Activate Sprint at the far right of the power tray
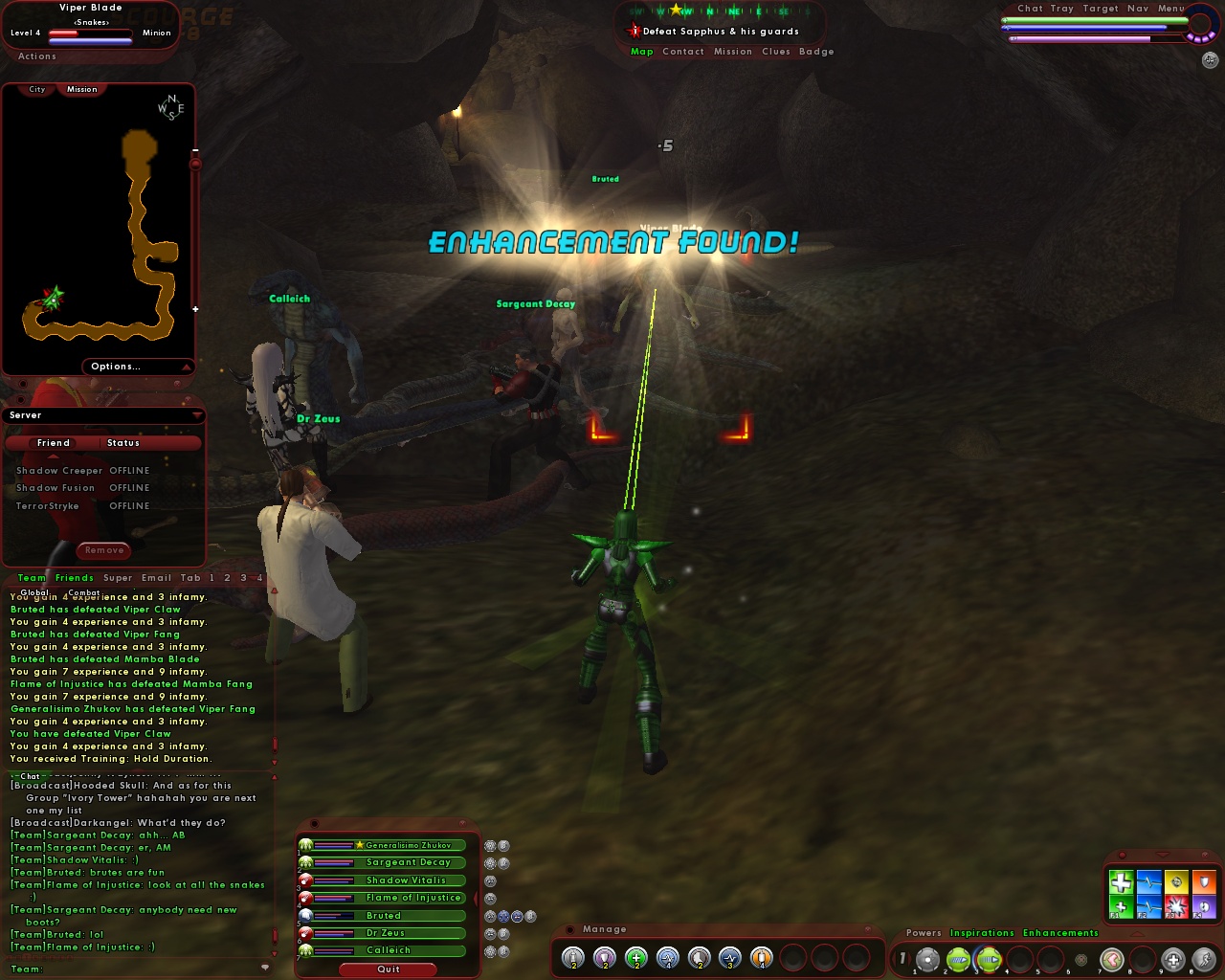The width and height of the screenshot is (1225, 980). click(x=1203, y=959)
